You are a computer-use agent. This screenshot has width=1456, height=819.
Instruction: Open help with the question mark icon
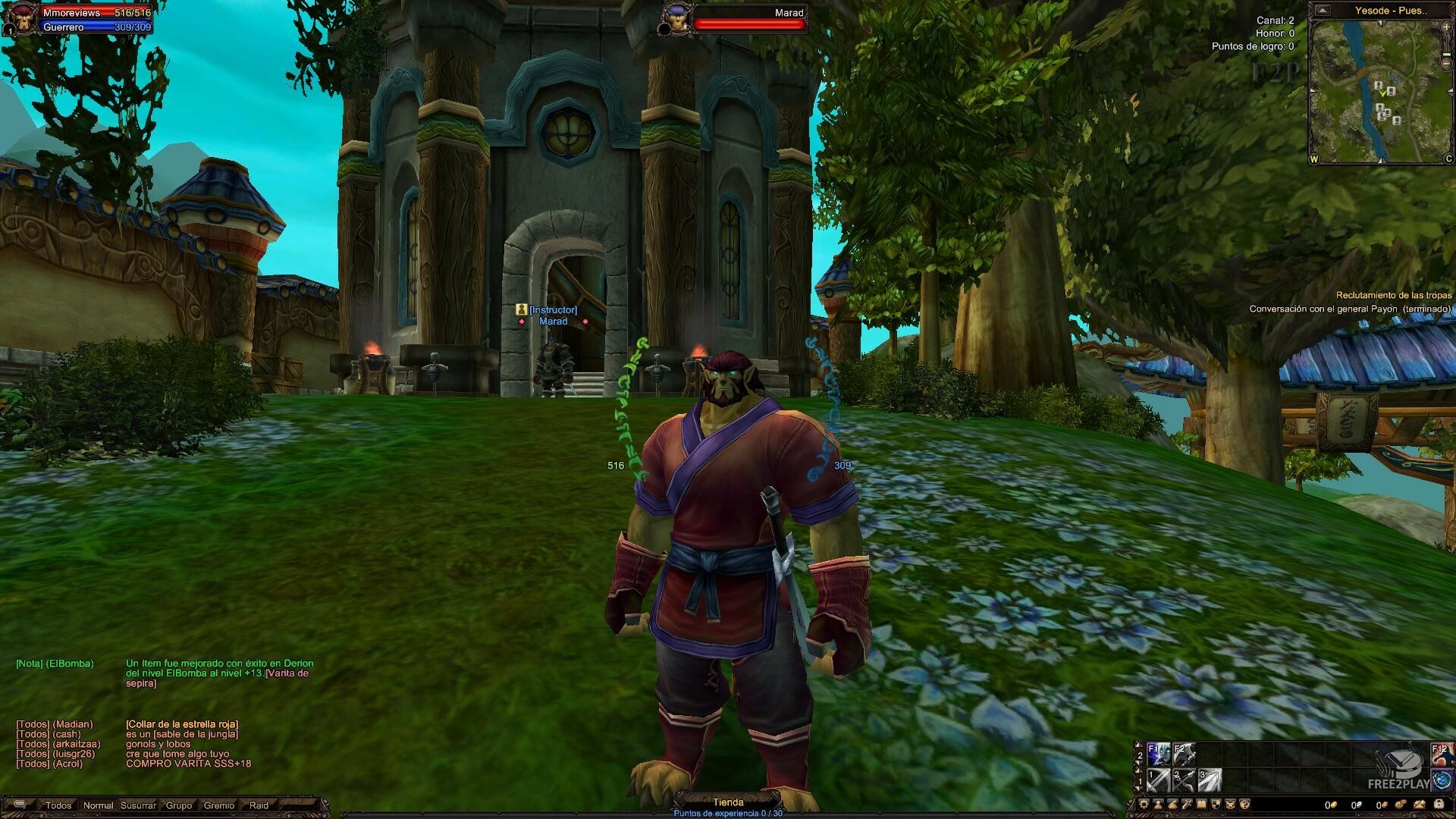(x=1245, y=805)
